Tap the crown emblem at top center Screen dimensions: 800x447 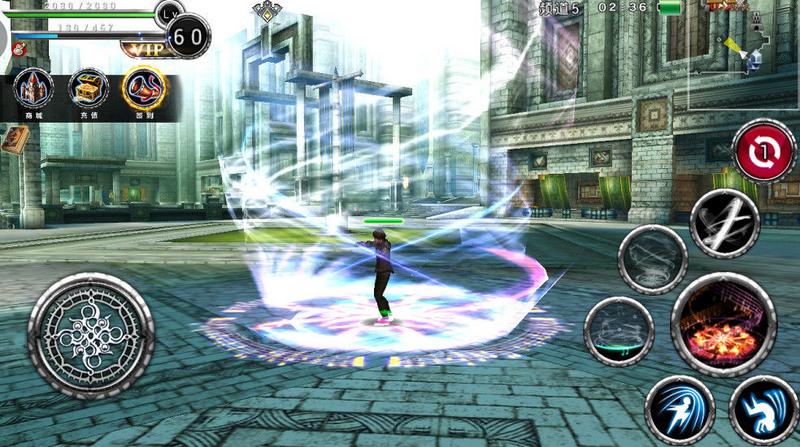coord(268,12)
